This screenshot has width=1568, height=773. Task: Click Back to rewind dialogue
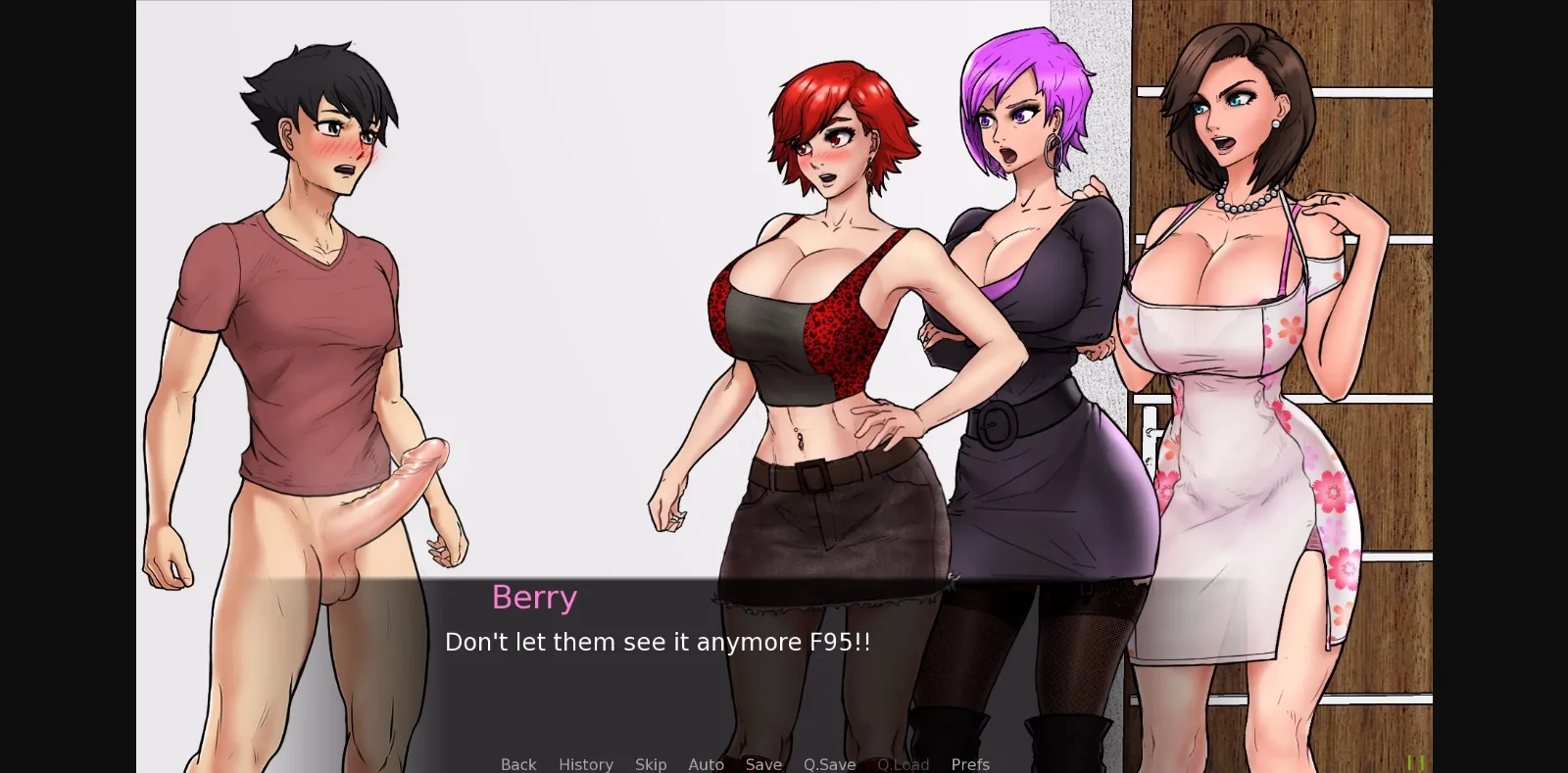[x=518, y=764]
